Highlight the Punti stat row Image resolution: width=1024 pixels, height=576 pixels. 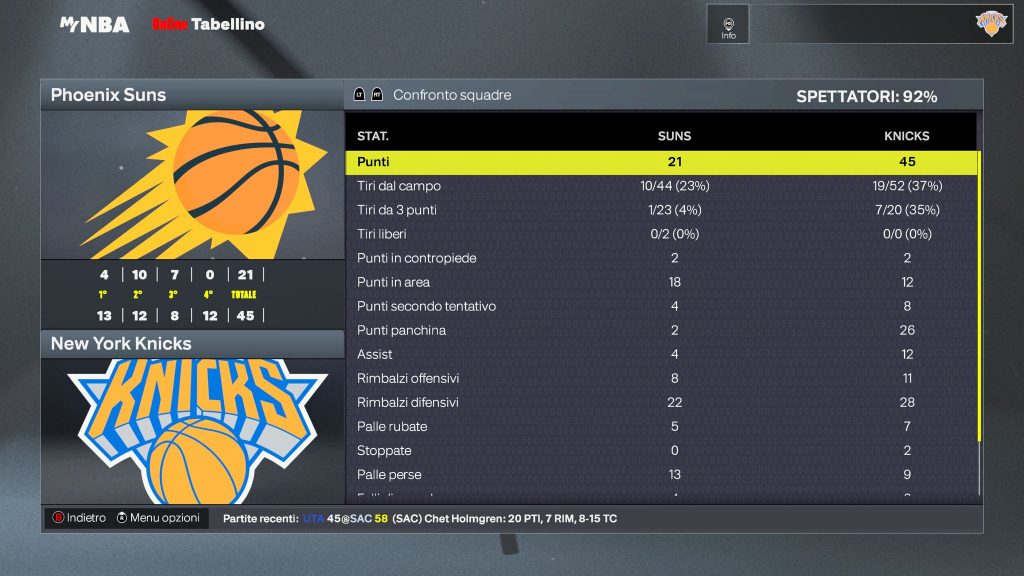pyautogui.click(x=660, y=162)
